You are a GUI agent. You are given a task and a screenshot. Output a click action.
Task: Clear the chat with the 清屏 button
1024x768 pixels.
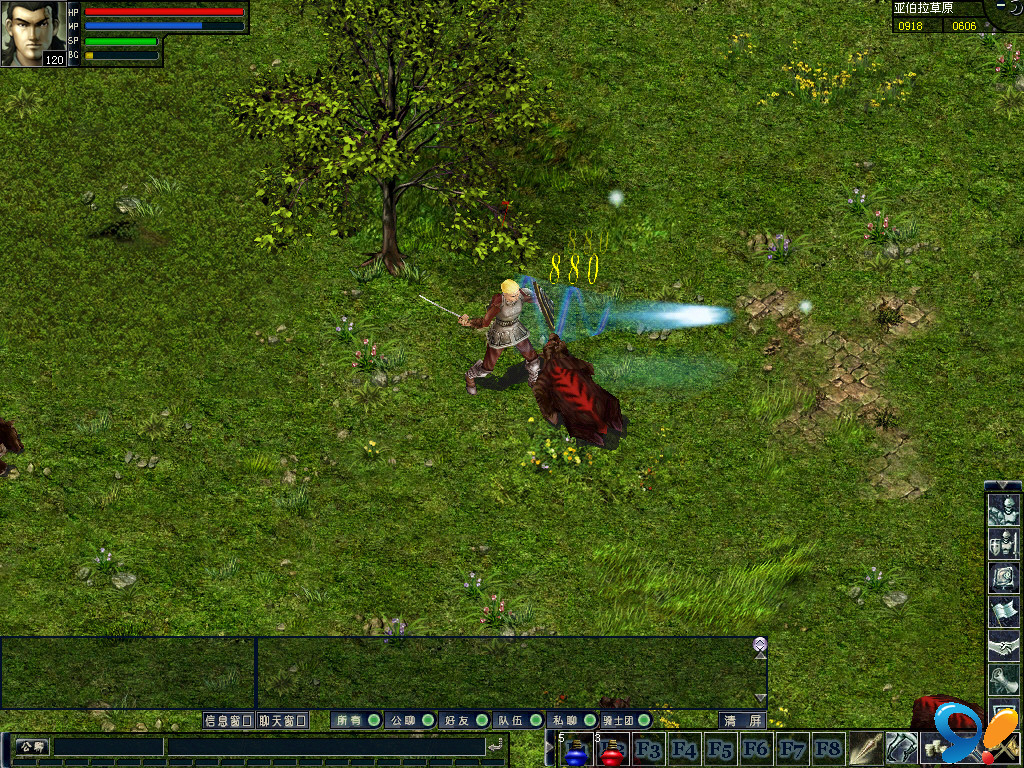743,720
